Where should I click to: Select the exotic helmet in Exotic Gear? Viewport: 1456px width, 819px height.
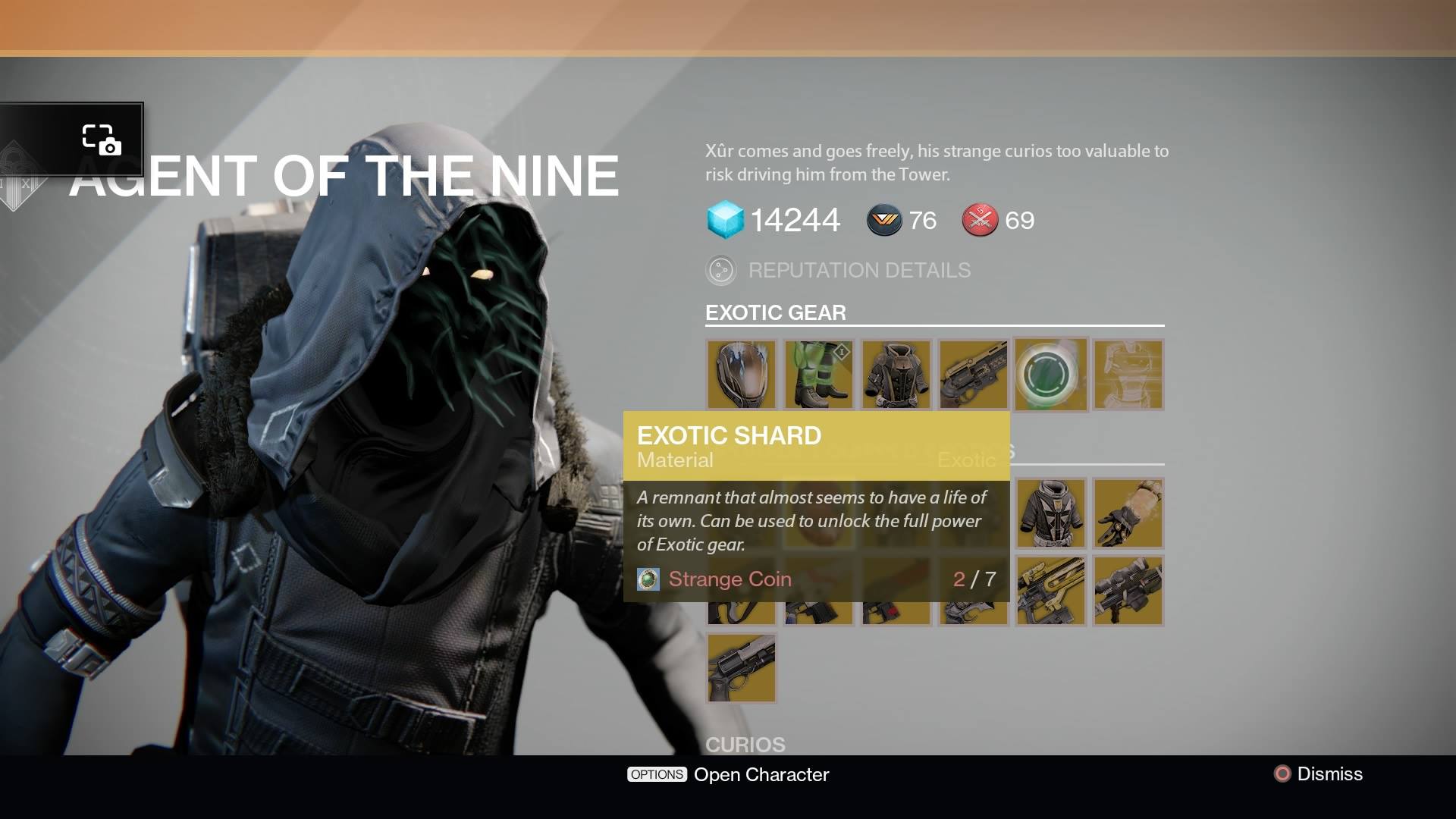742,375
